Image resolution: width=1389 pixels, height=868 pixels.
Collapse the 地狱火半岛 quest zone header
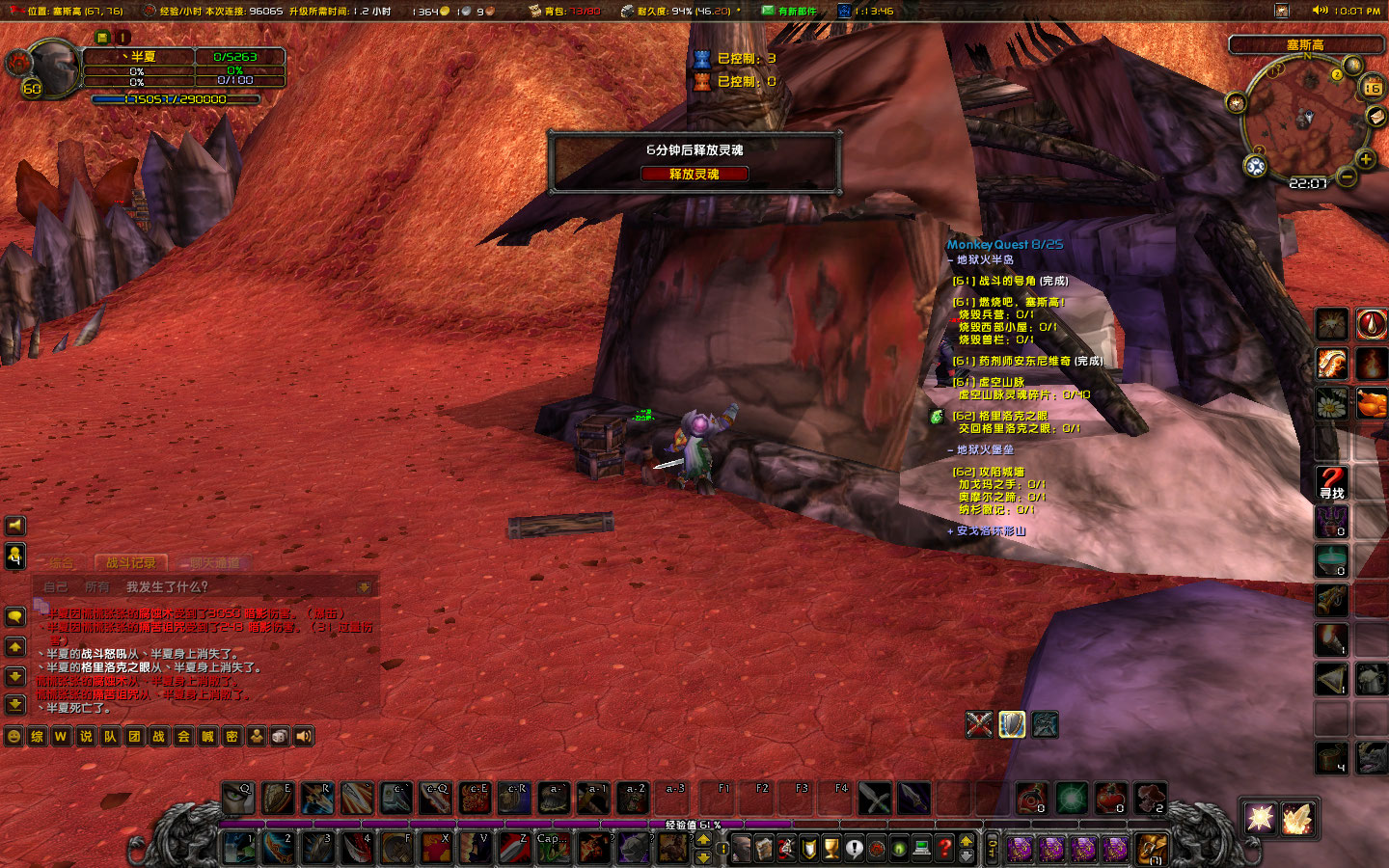[984, 260]
